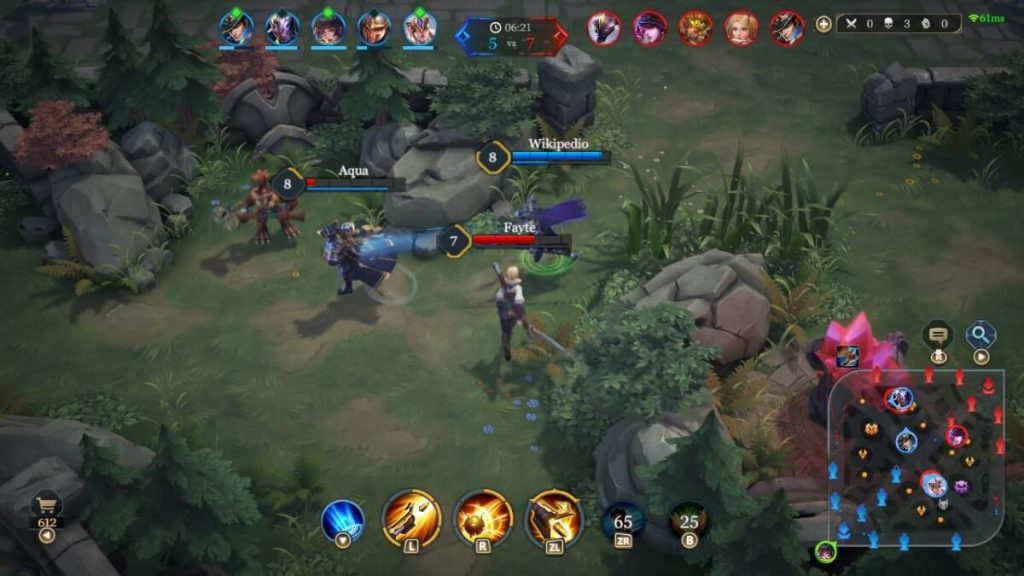Trigger the explosive grenade ability icon
This screenshot has width=1024, height=576.
(x=483, y=517)
